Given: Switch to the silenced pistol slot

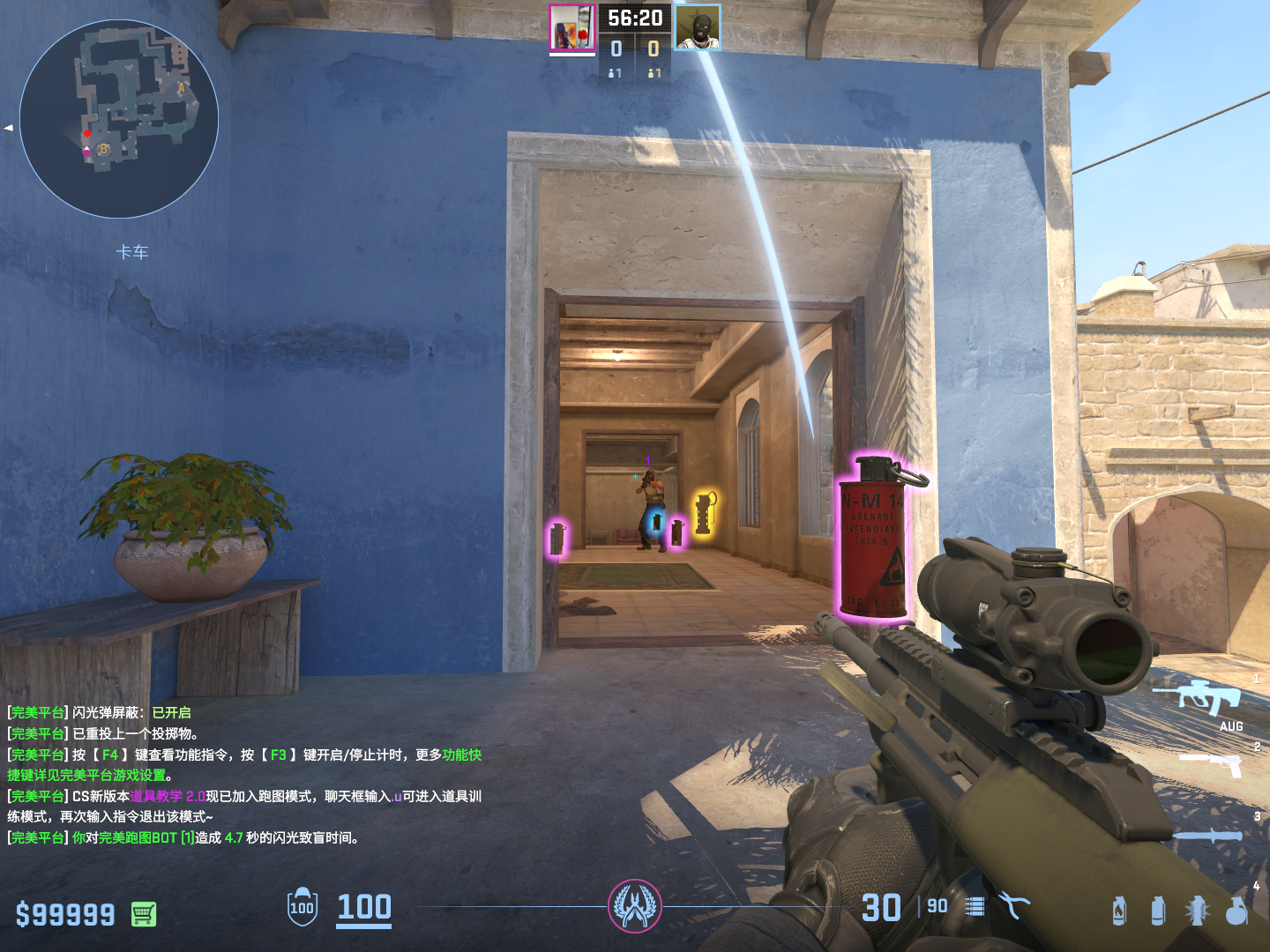Looking at the screenshot, I should [x=1211, y=763].
